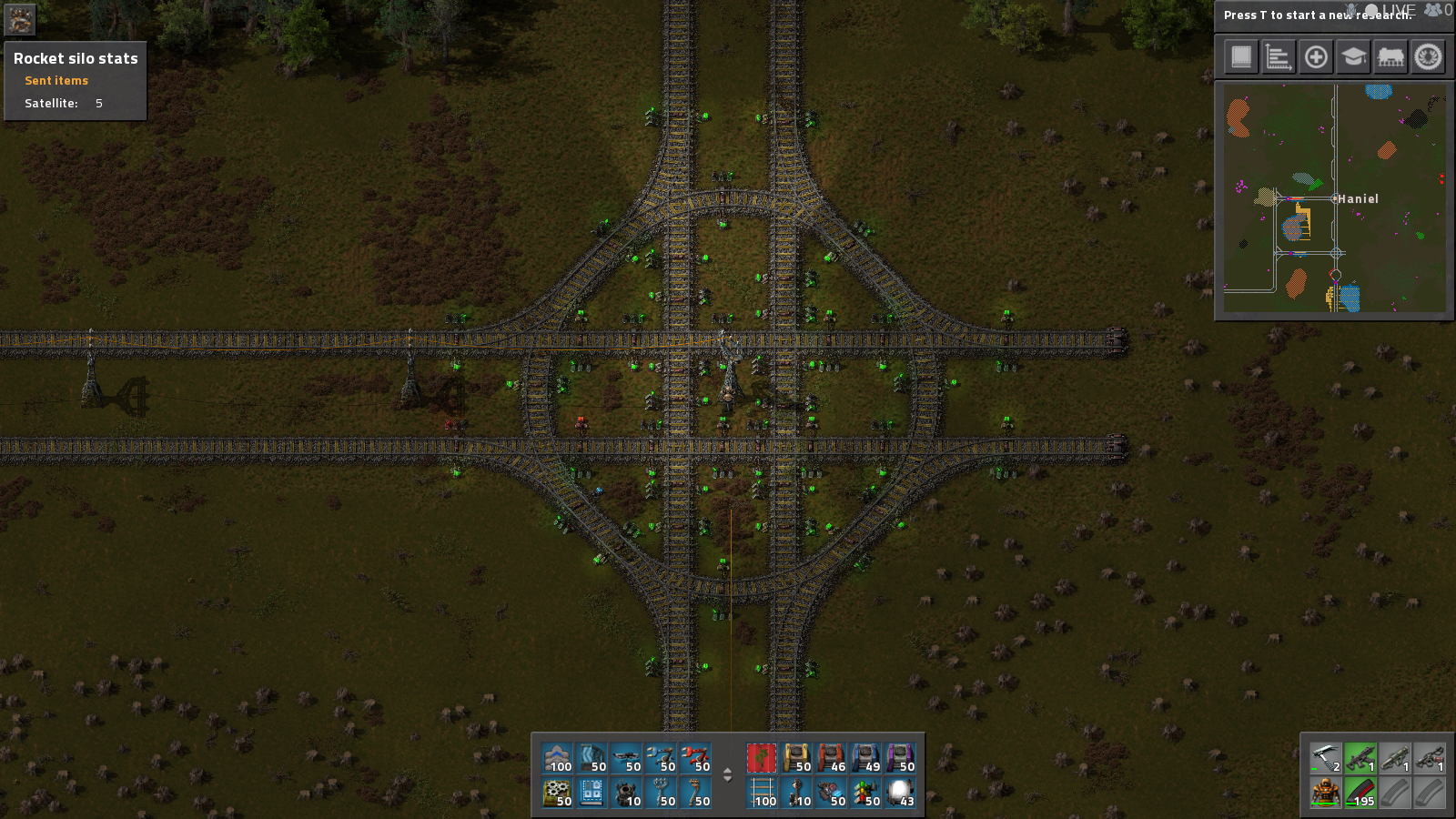Image resolution: width=1456 pixels, height=819 pixels.
Task: Pick the rail stack of 100
Action: pyautogui.click(x=762, y=793)
